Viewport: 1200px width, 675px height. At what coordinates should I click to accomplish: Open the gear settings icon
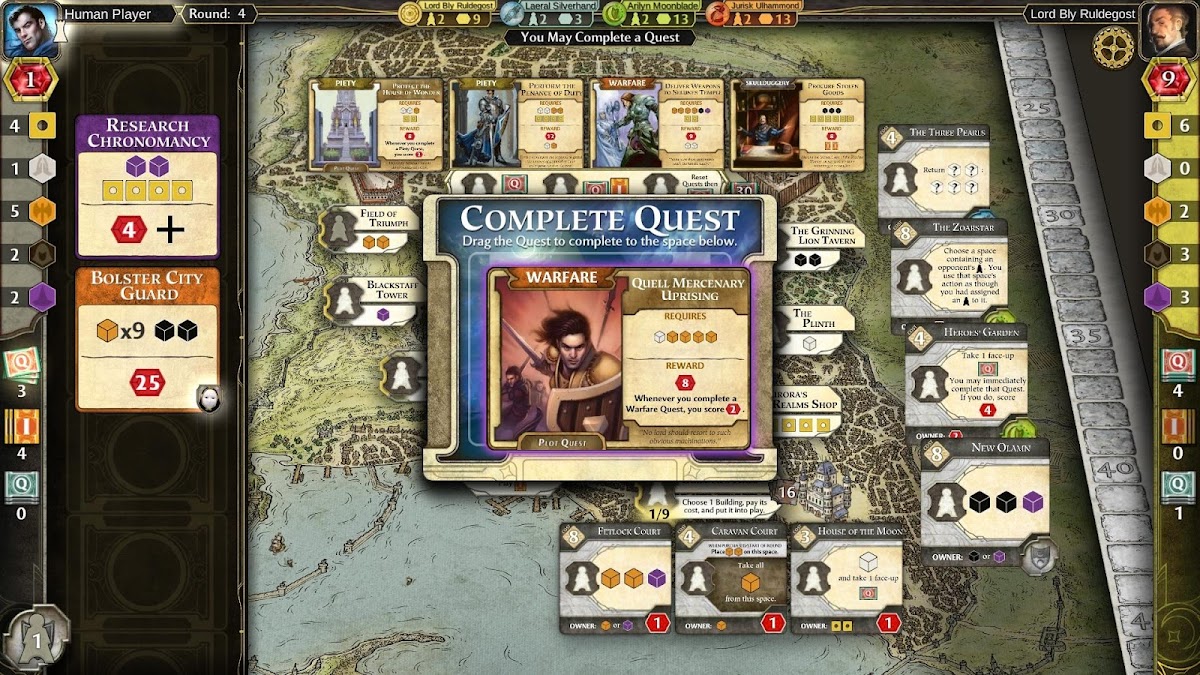click(1112, 45)
